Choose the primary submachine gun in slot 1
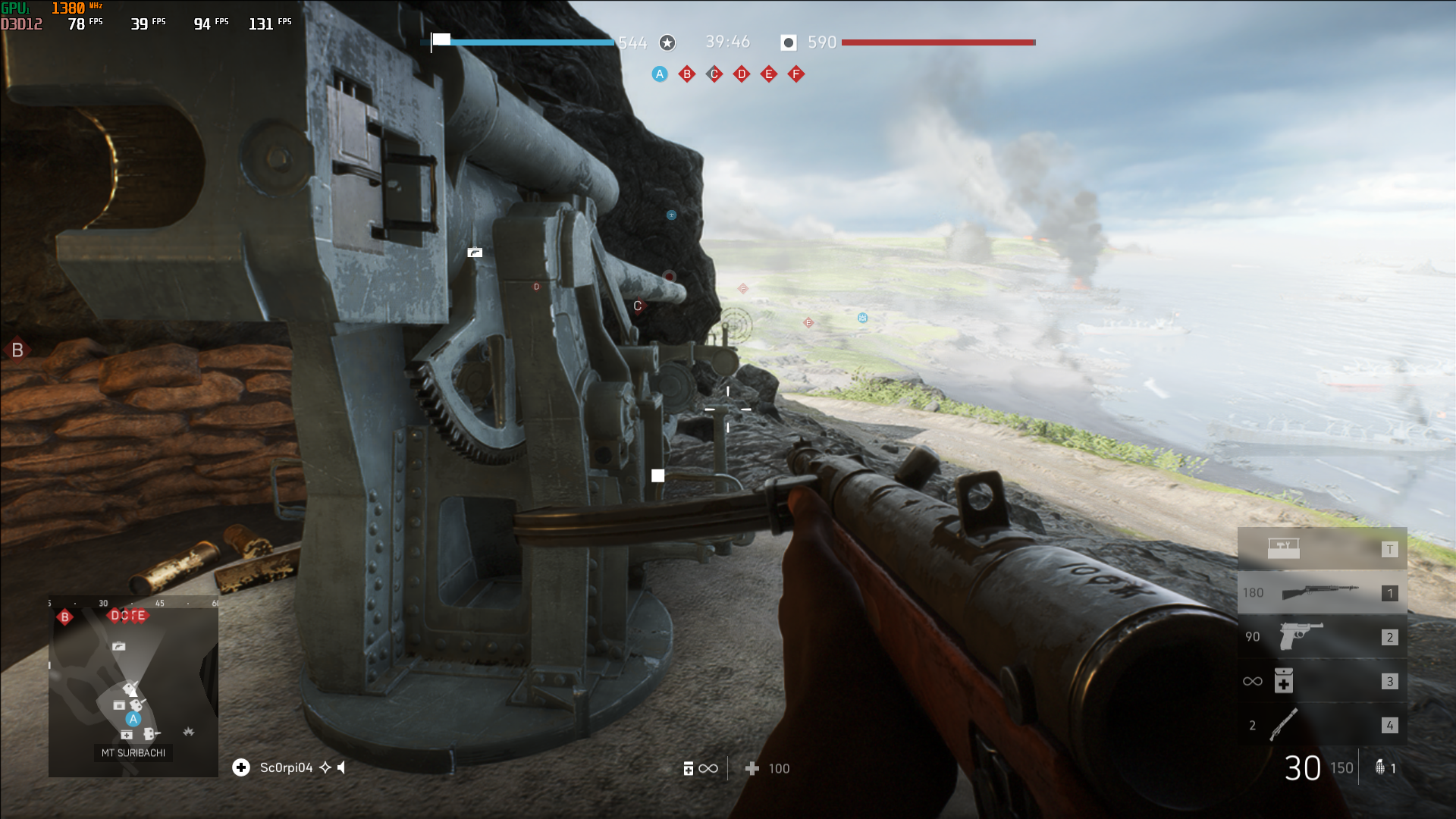 pos(1322,592)
